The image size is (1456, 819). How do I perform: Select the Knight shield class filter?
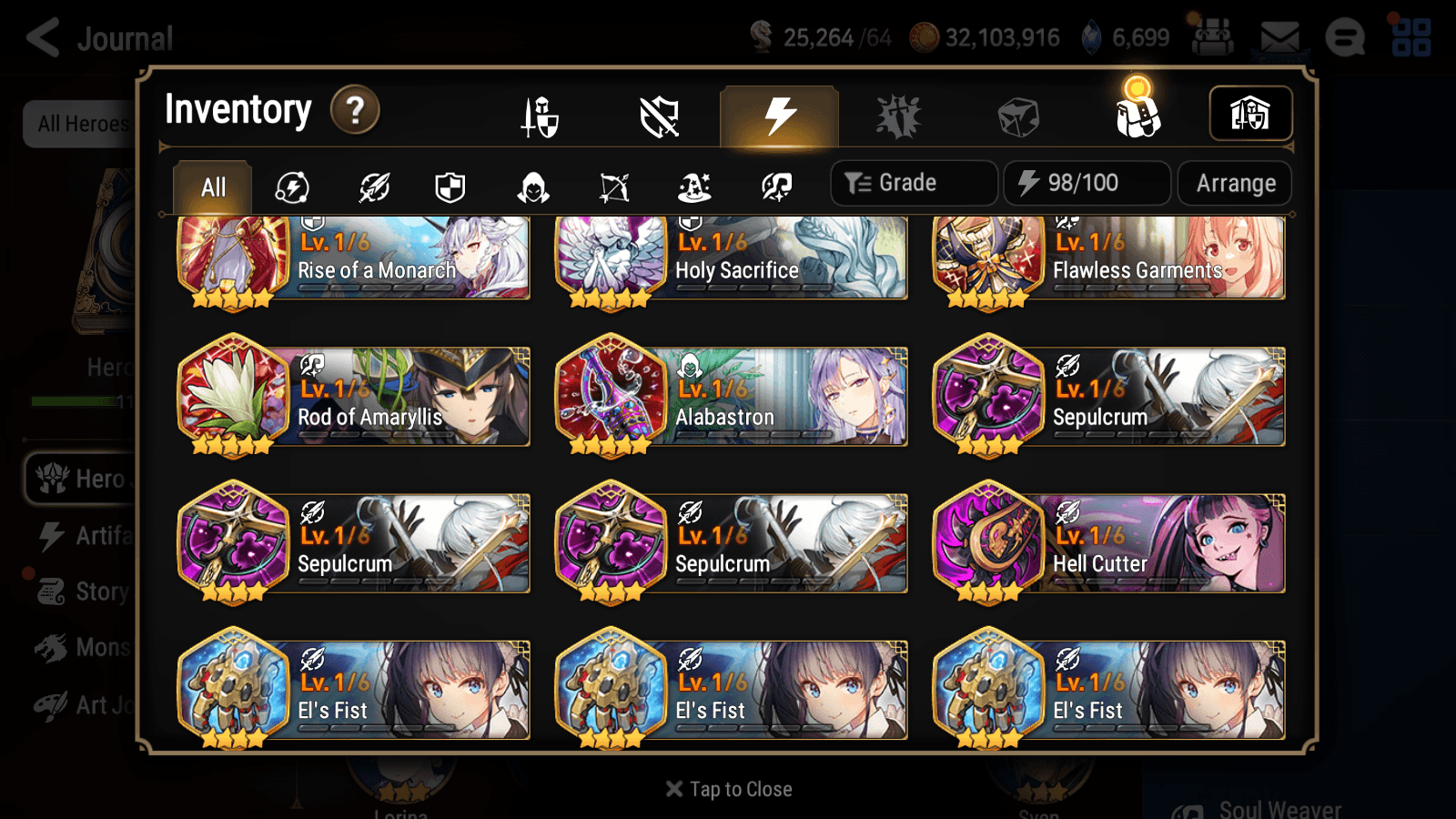tap(451, 187)
